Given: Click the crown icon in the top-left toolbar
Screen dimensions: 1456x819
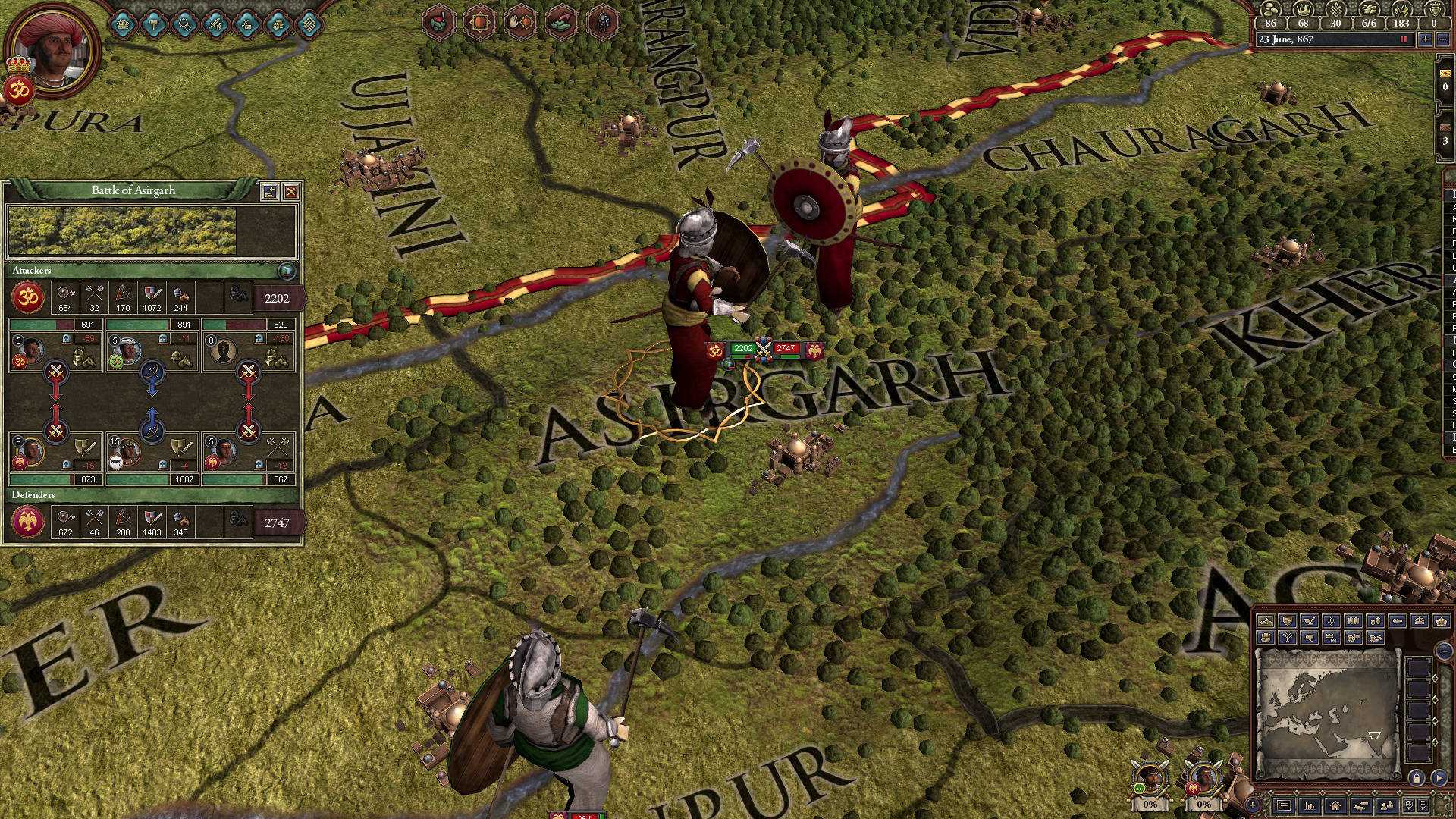Looking at the screenshot, I should 122,24.
